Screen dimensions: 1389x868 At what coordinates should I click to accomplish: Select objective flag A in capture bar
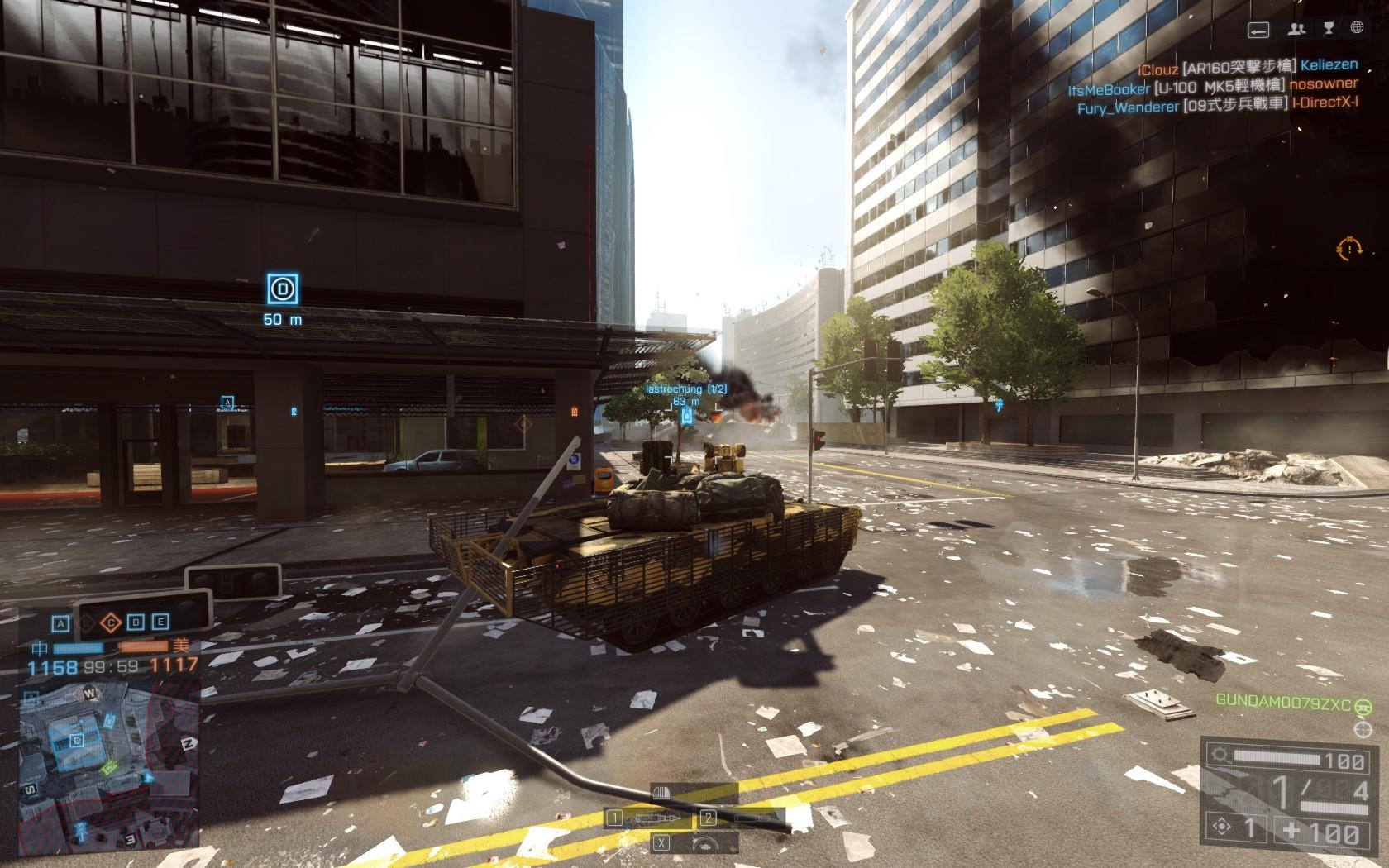pos(60,623)
